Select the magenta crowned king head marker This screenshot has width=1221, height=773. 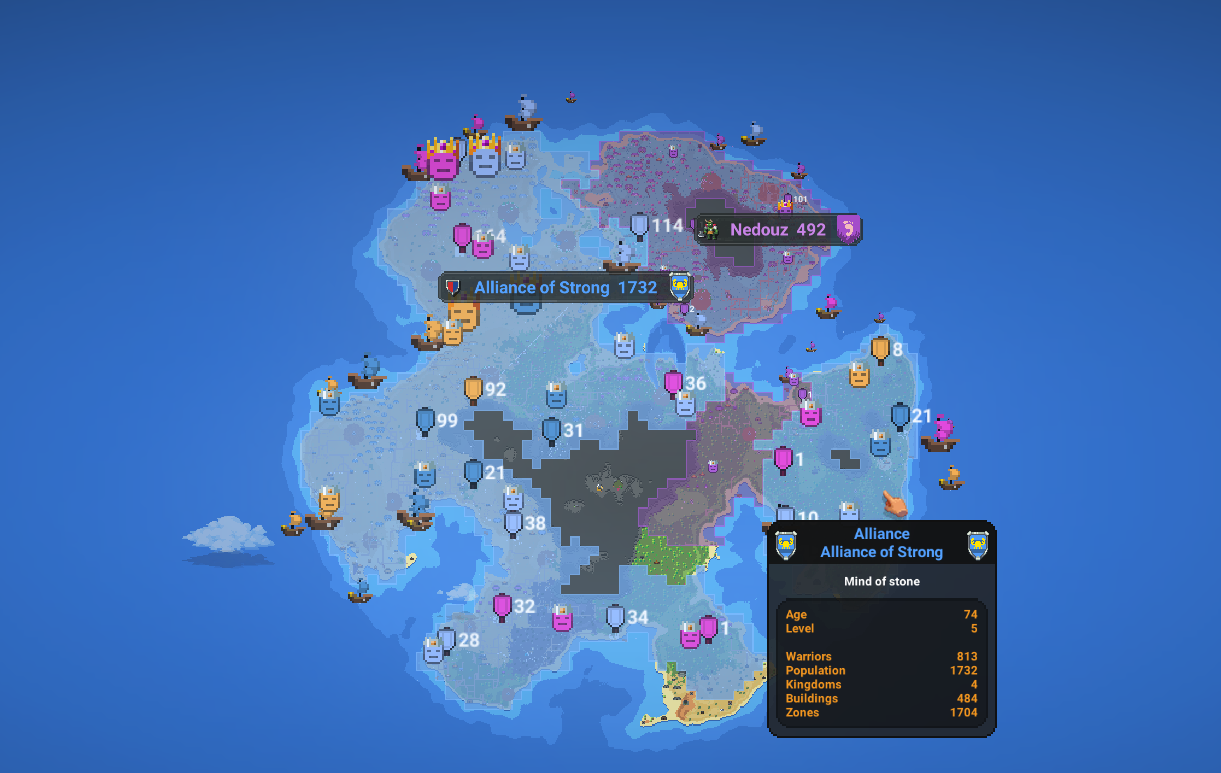click(x=443, y=159)
